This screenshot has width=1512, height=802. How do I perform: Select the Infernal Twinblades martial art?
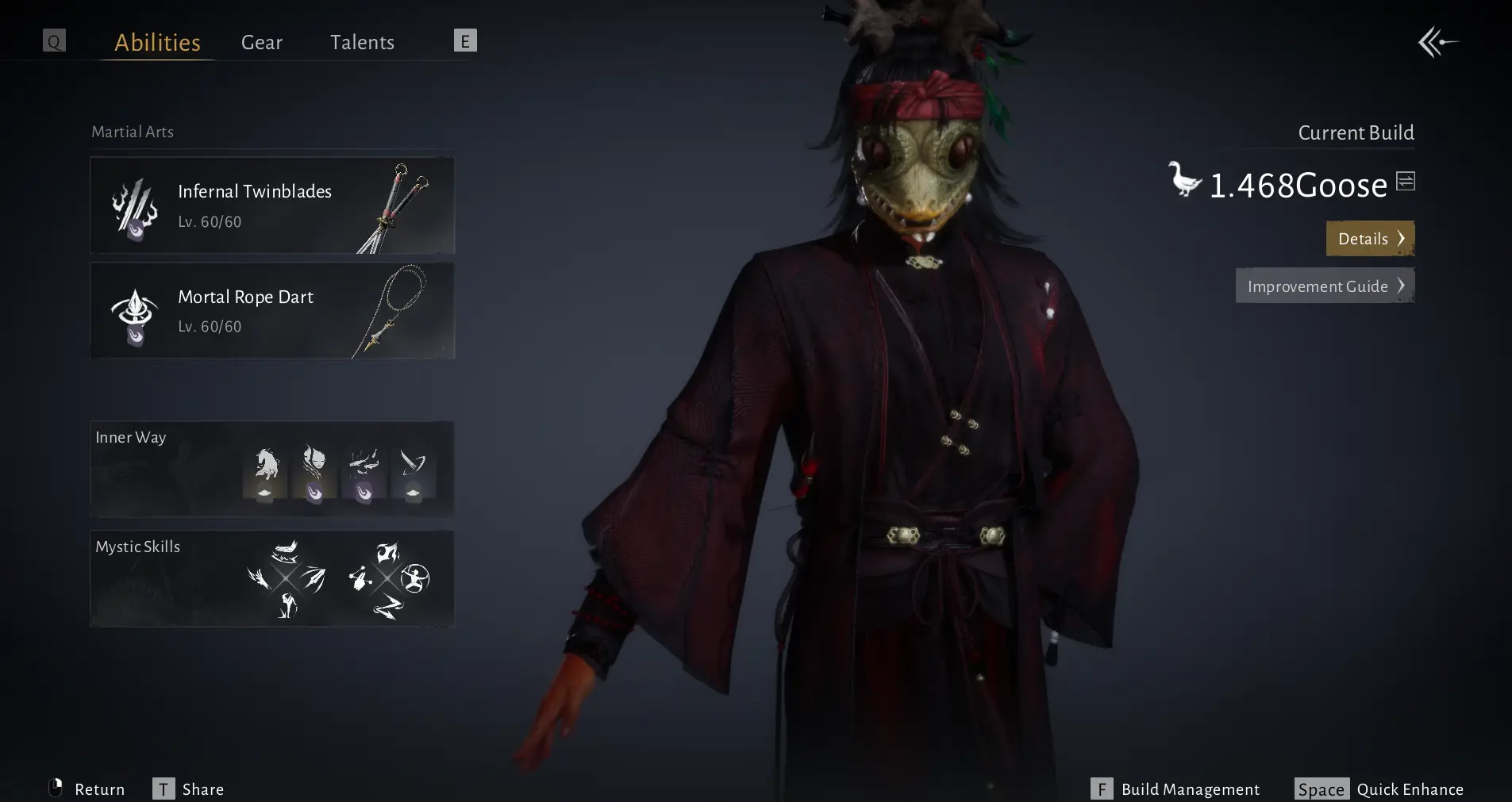coord(272,205)
